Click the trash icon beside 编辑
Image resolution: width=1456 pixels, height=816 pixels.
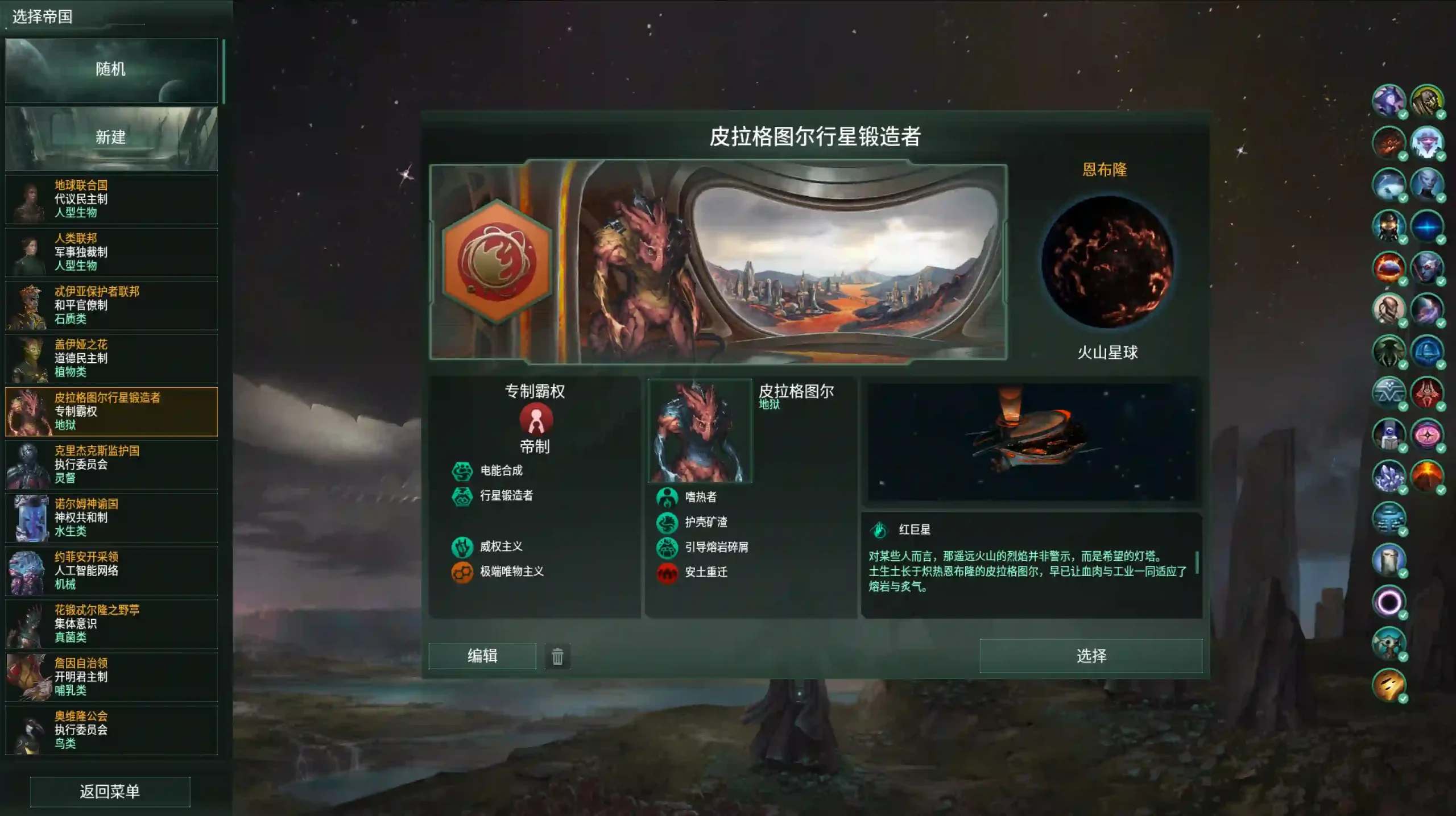point(557,656)
